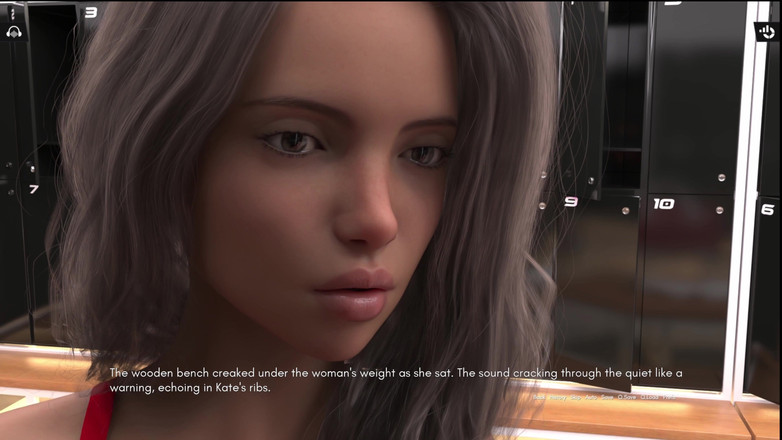Image resolution: width=782 pixels, height=440 pixels.
Task: Open the Save menu
Action: pyautogui.click(x=607, y=397)
